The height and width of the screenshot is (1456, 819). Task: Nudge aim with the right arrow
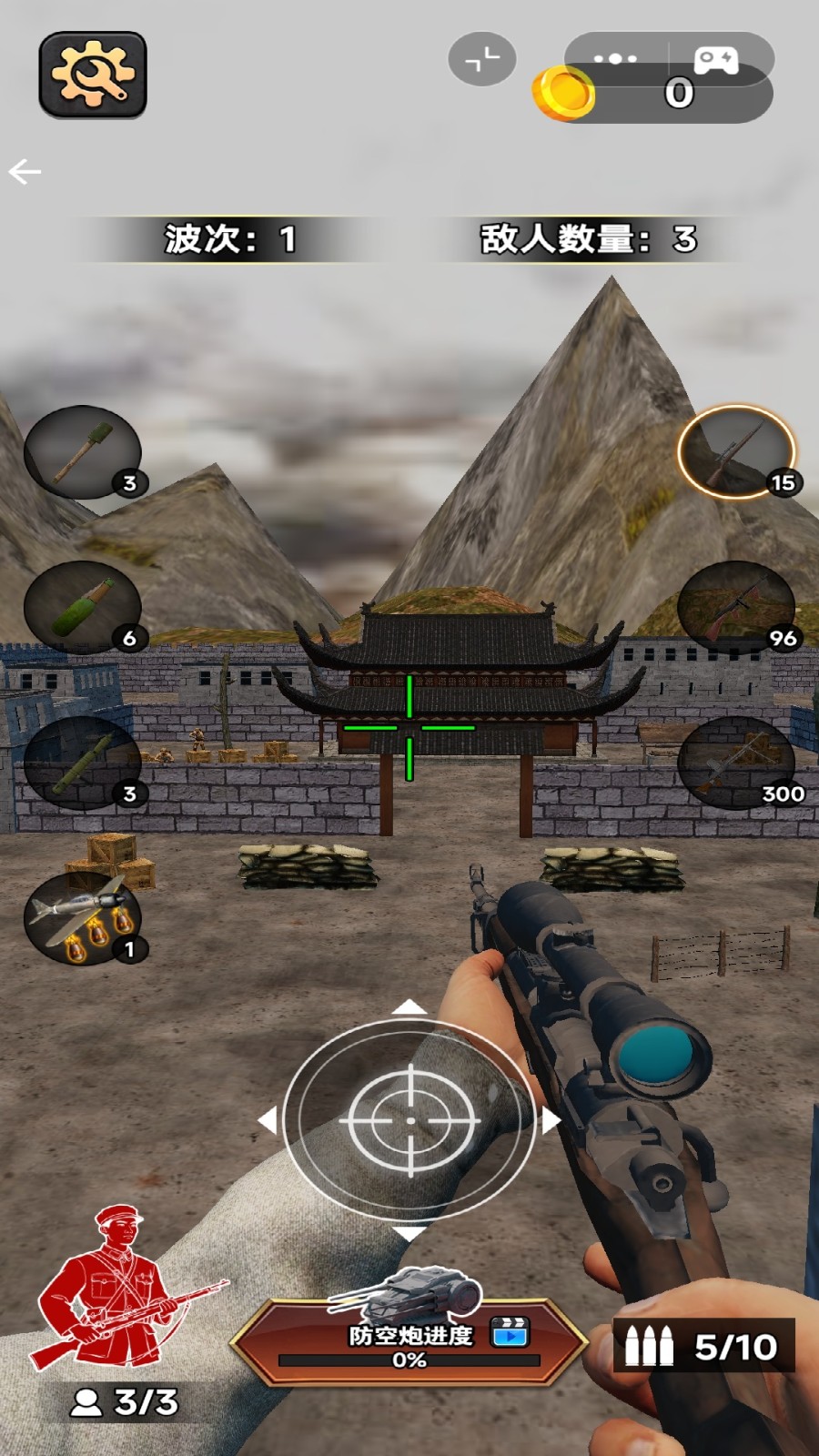[x=551, y=1120]
